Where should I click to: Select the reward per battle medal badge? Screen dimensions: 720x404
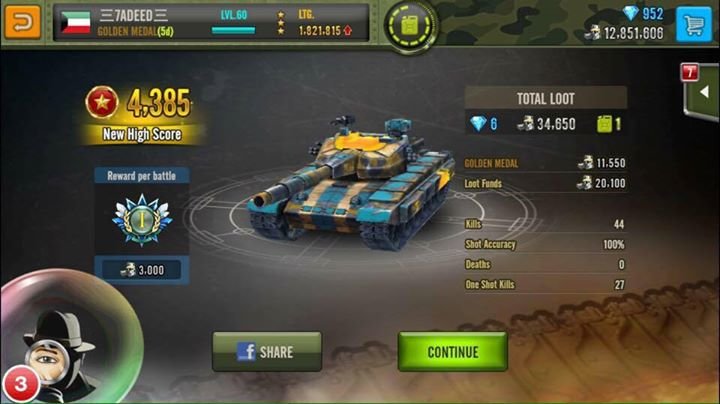click(141, 220)
